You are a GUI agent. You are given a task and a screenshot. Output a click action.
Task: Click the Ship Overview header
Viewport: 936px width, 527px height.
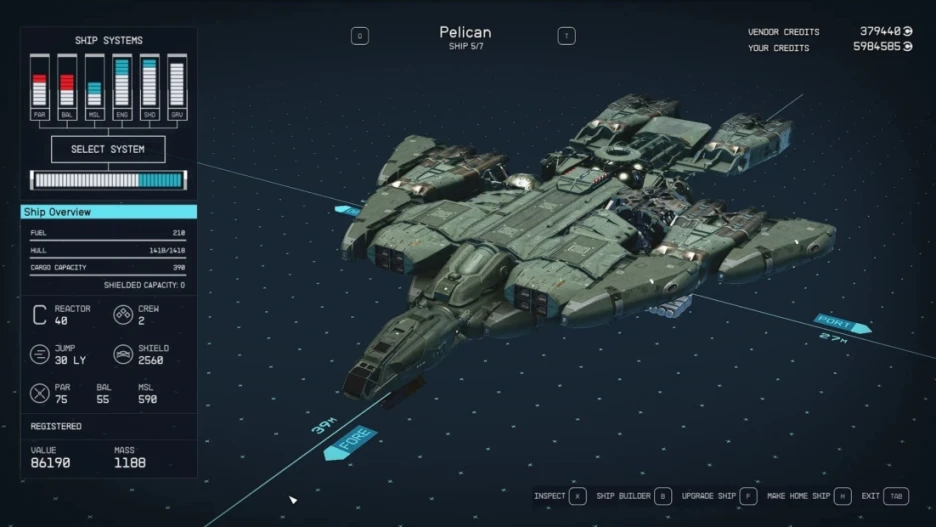[109, 212]
